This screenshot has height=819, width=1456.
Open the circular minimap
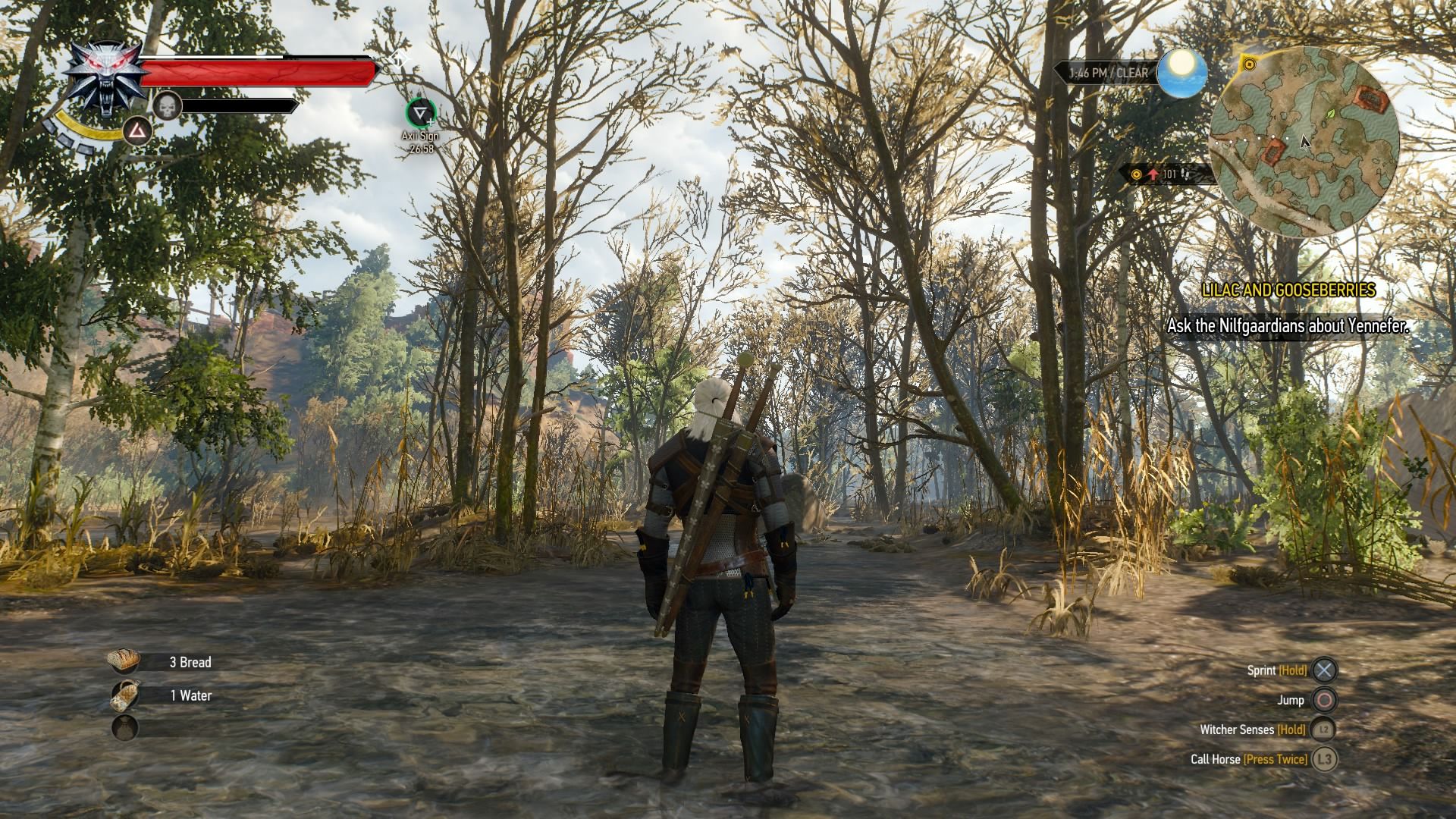click(x=1304, y=142)
